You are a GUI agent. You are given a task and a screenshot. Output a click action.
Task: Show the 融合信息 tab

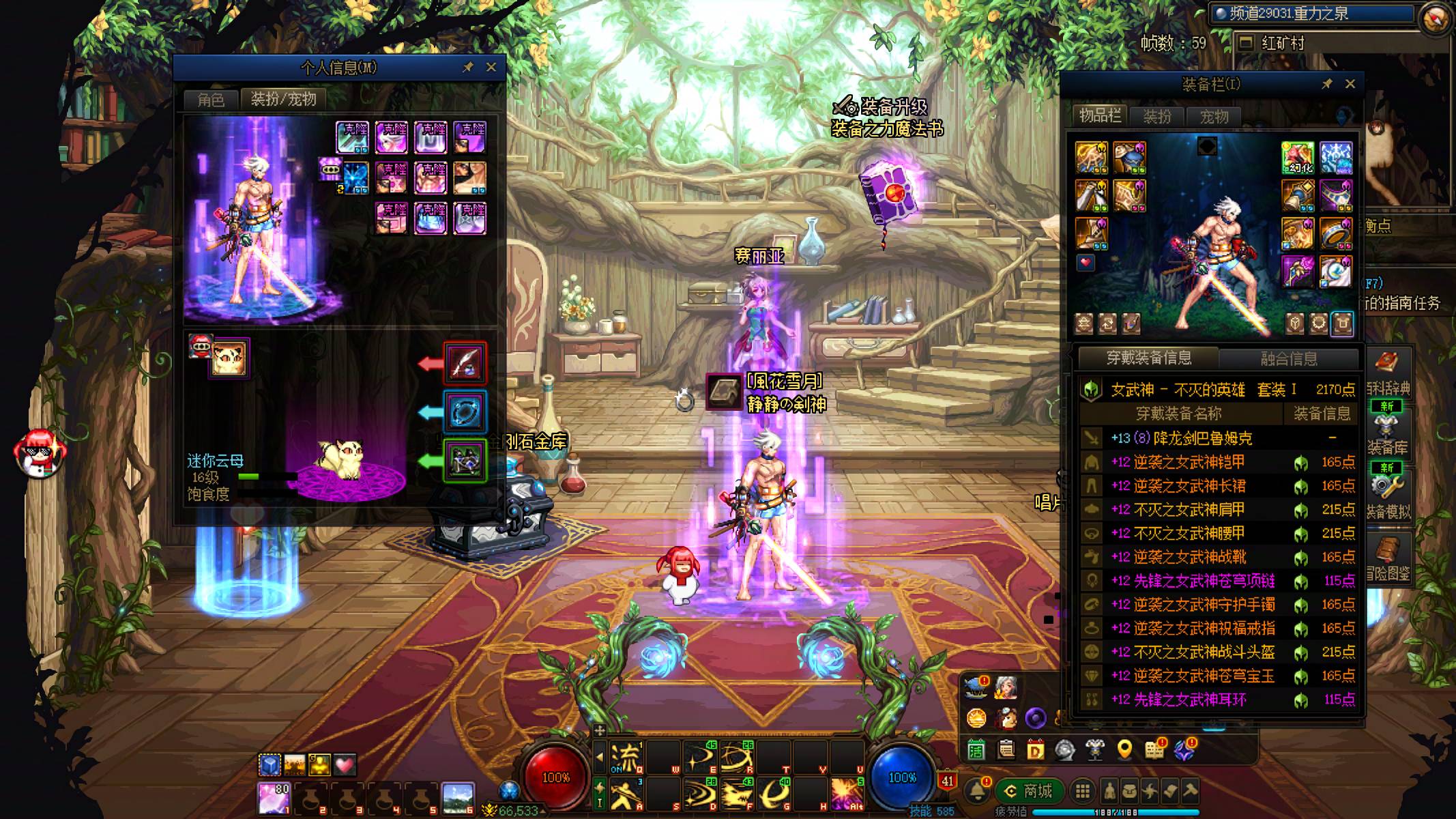click(x=1288, y=358)
